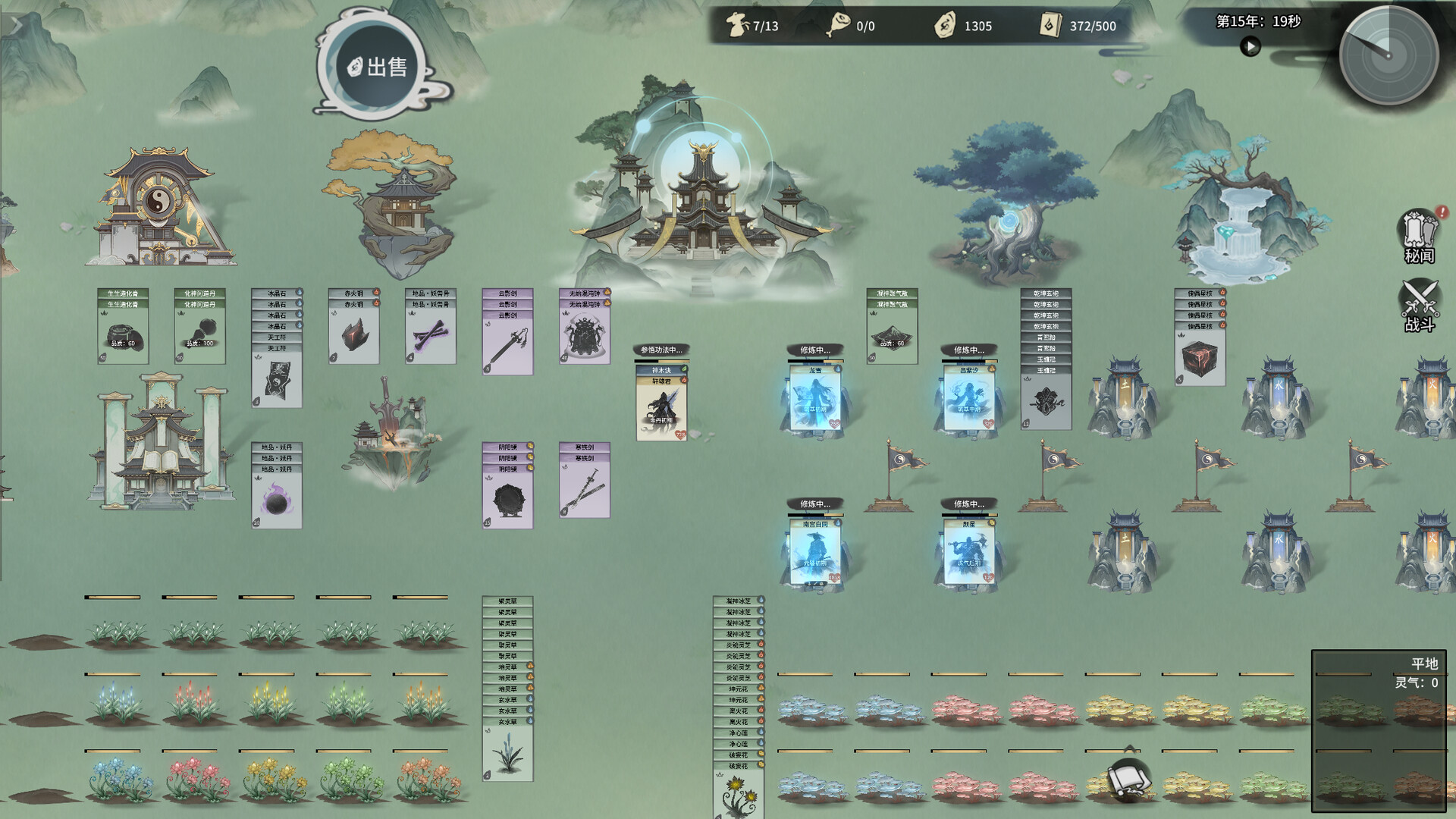Click the fire badge on a 傀儡星核 card
Image resolution: width=1456 pixels, height=819 pixels.
pos(1222,292)
